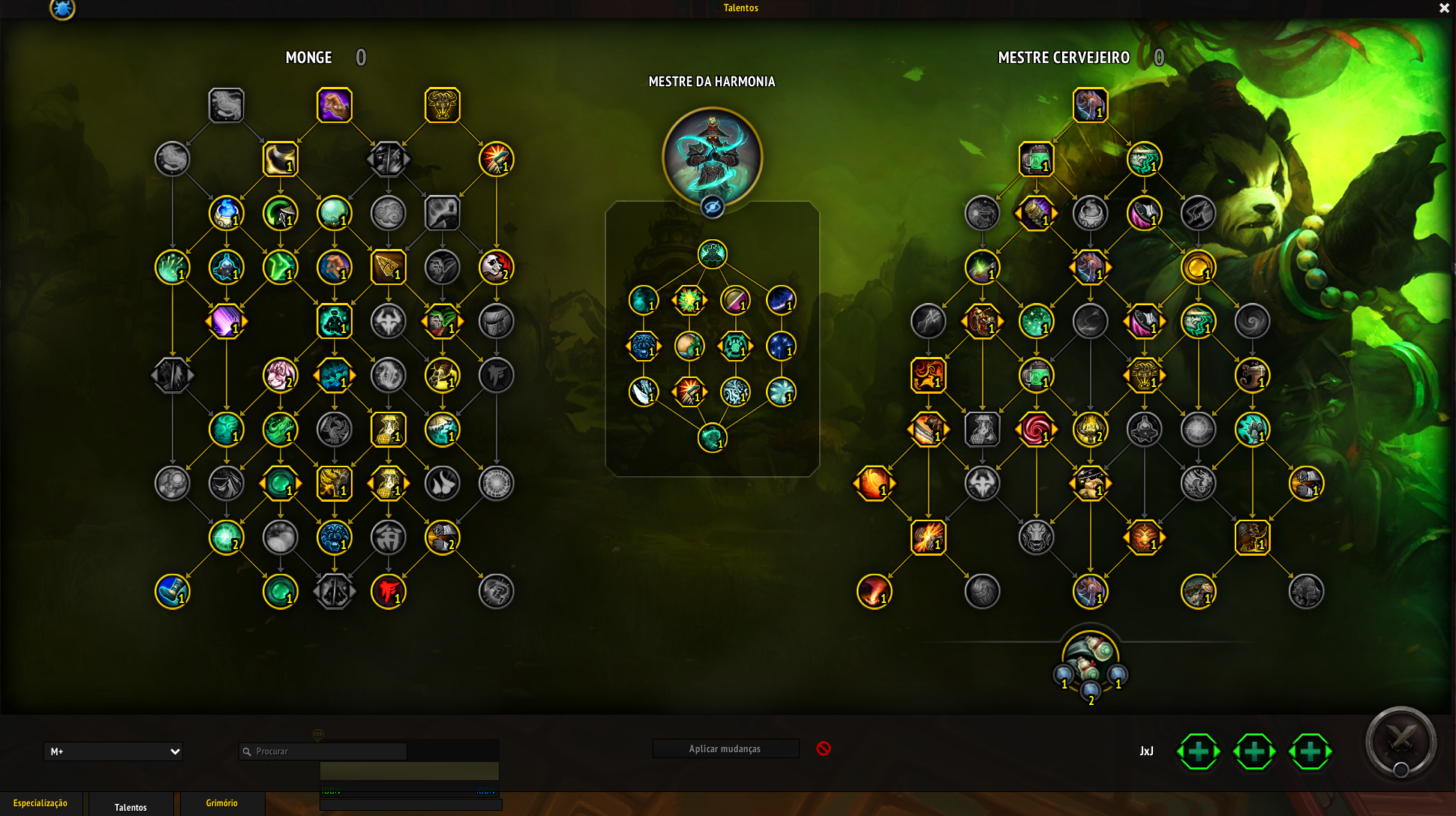1456x816 pixels.
Task: Select the Talentos tab
Action: click(x=131, y=807)
